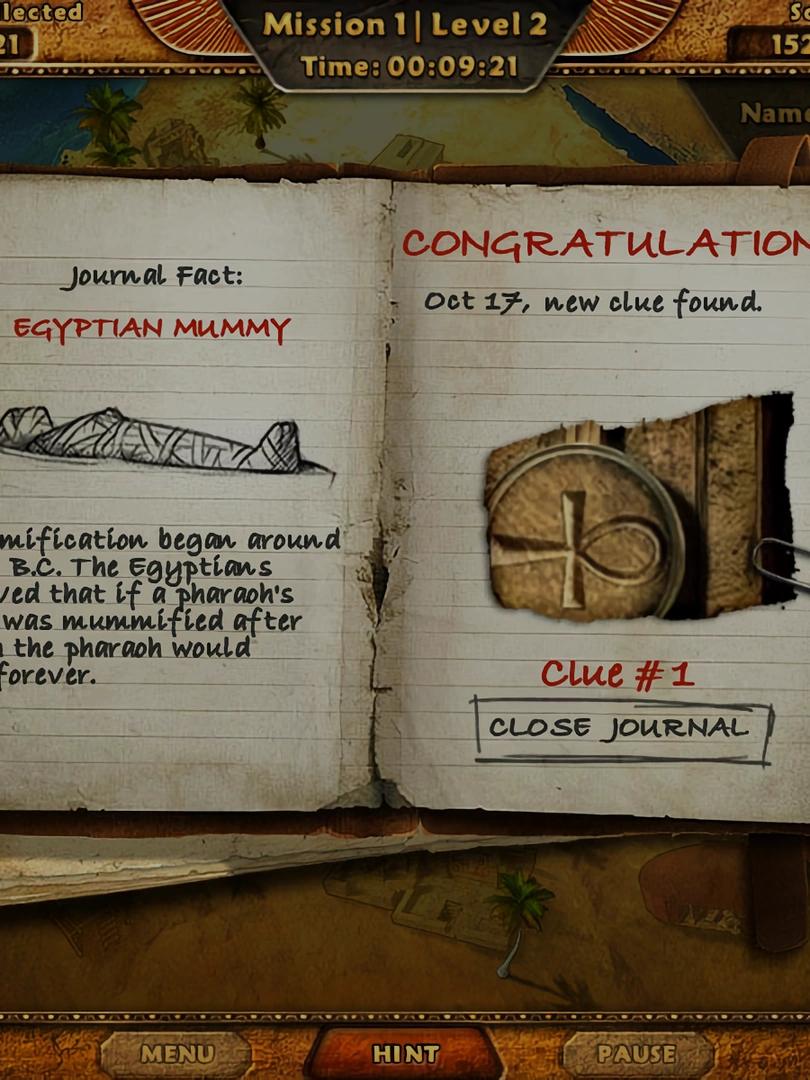Close the journal

[620, 729]
